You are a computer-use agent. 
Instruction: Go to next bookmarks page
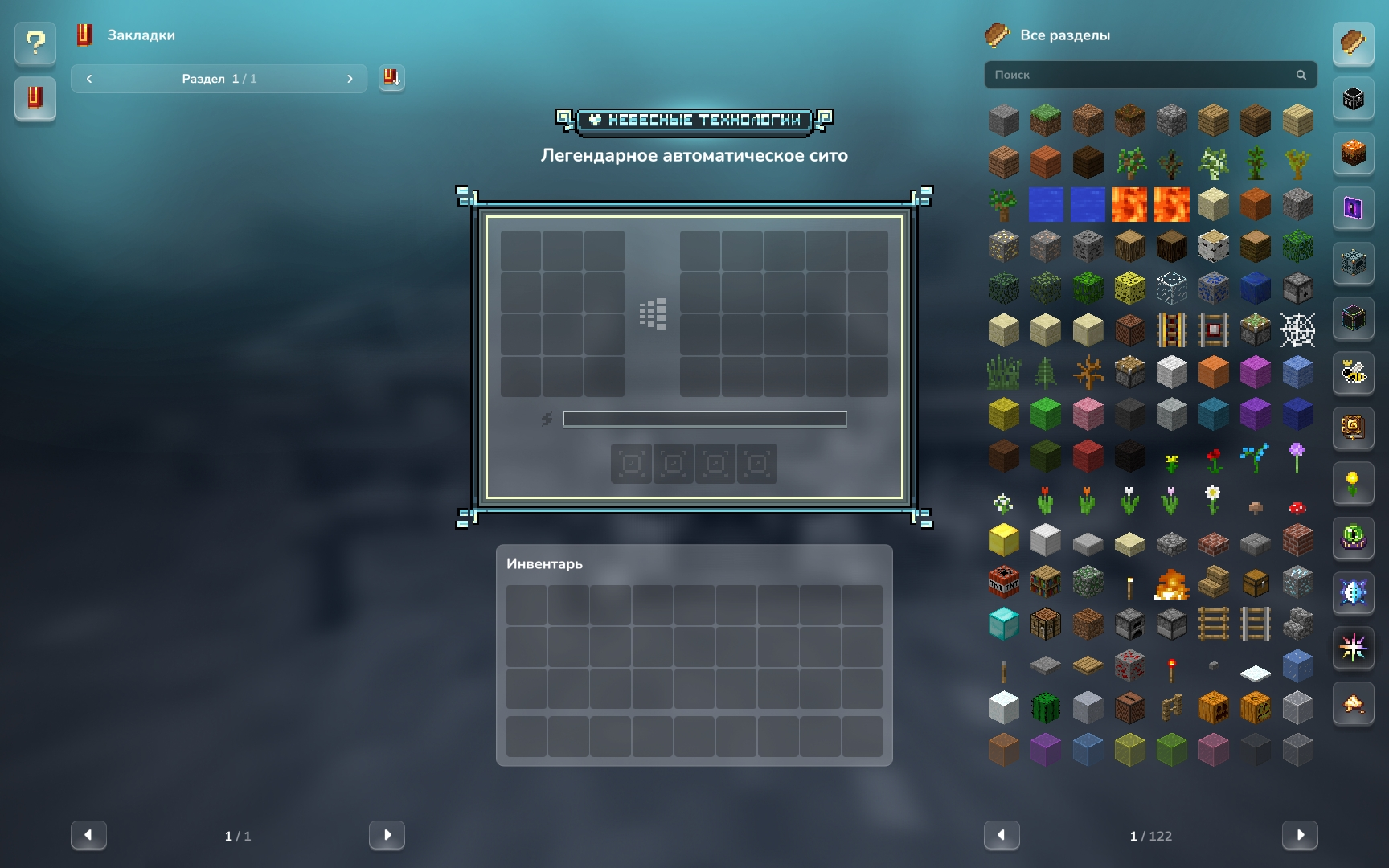tap(387, 835)
